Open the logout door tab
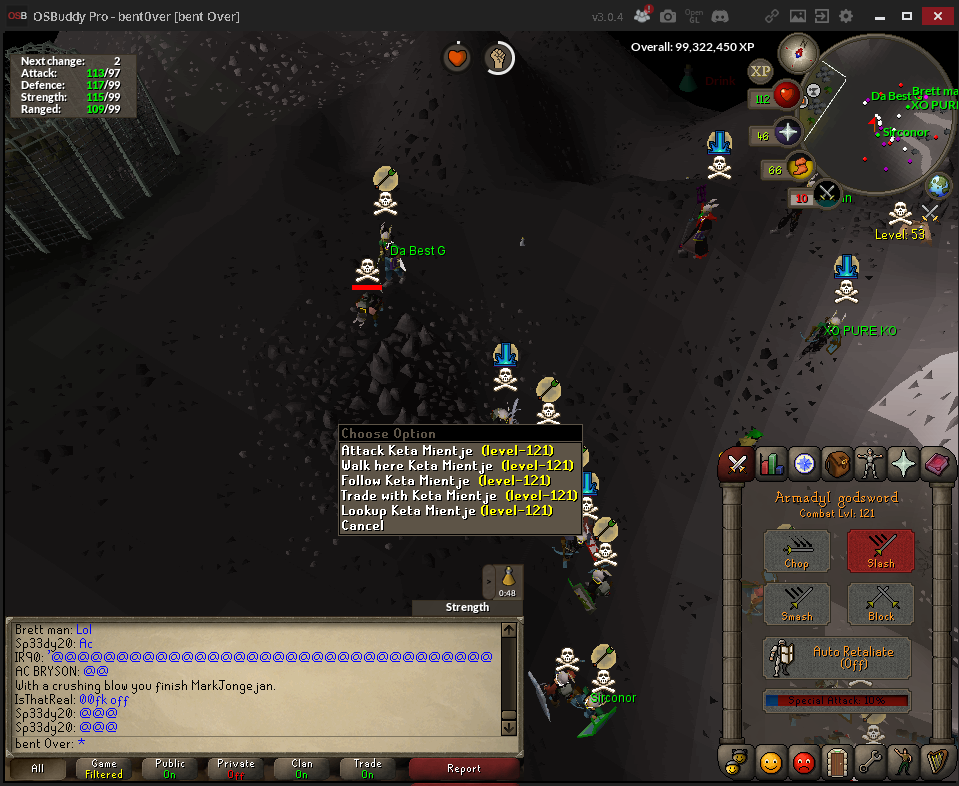The image size is (959, 786). click(x=837, y=762)
